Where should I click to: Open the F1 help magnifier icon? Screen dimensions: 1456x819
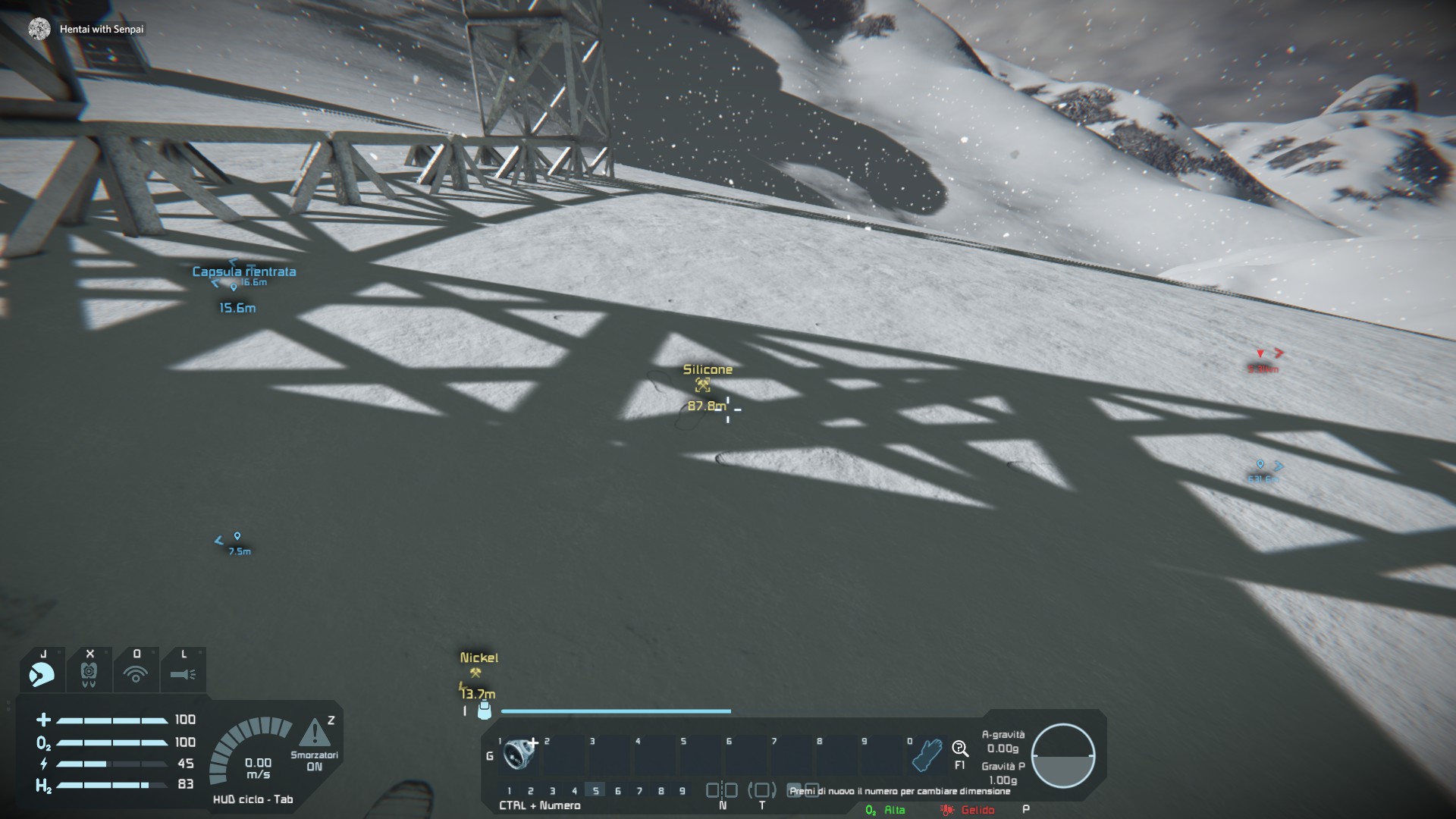click(x=960, y=750)
